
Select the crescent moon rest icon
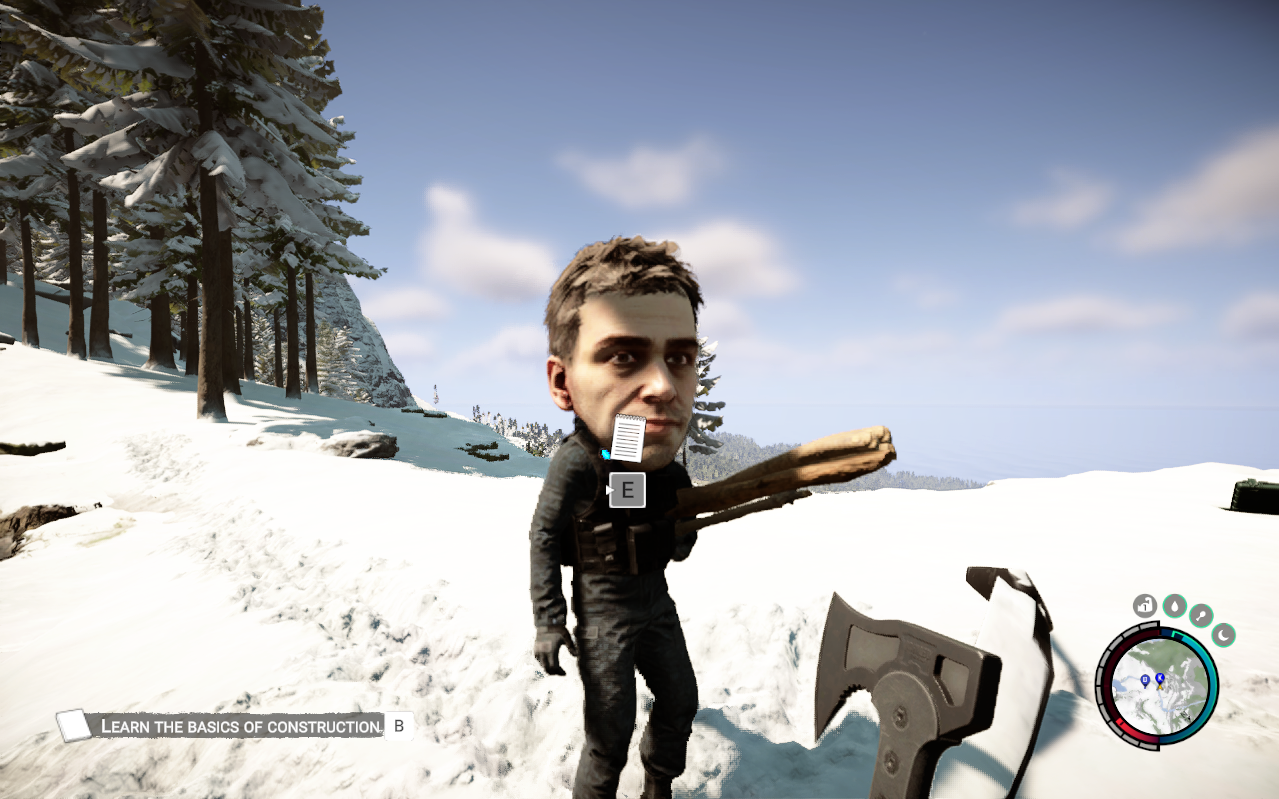pyautogui.click(x=1223, y=634)
